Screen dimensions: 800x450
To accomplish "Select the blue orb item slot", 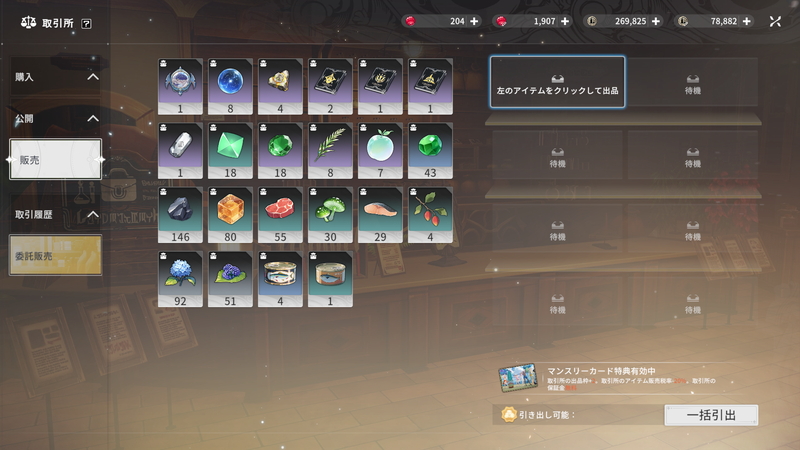I will 230,82.
